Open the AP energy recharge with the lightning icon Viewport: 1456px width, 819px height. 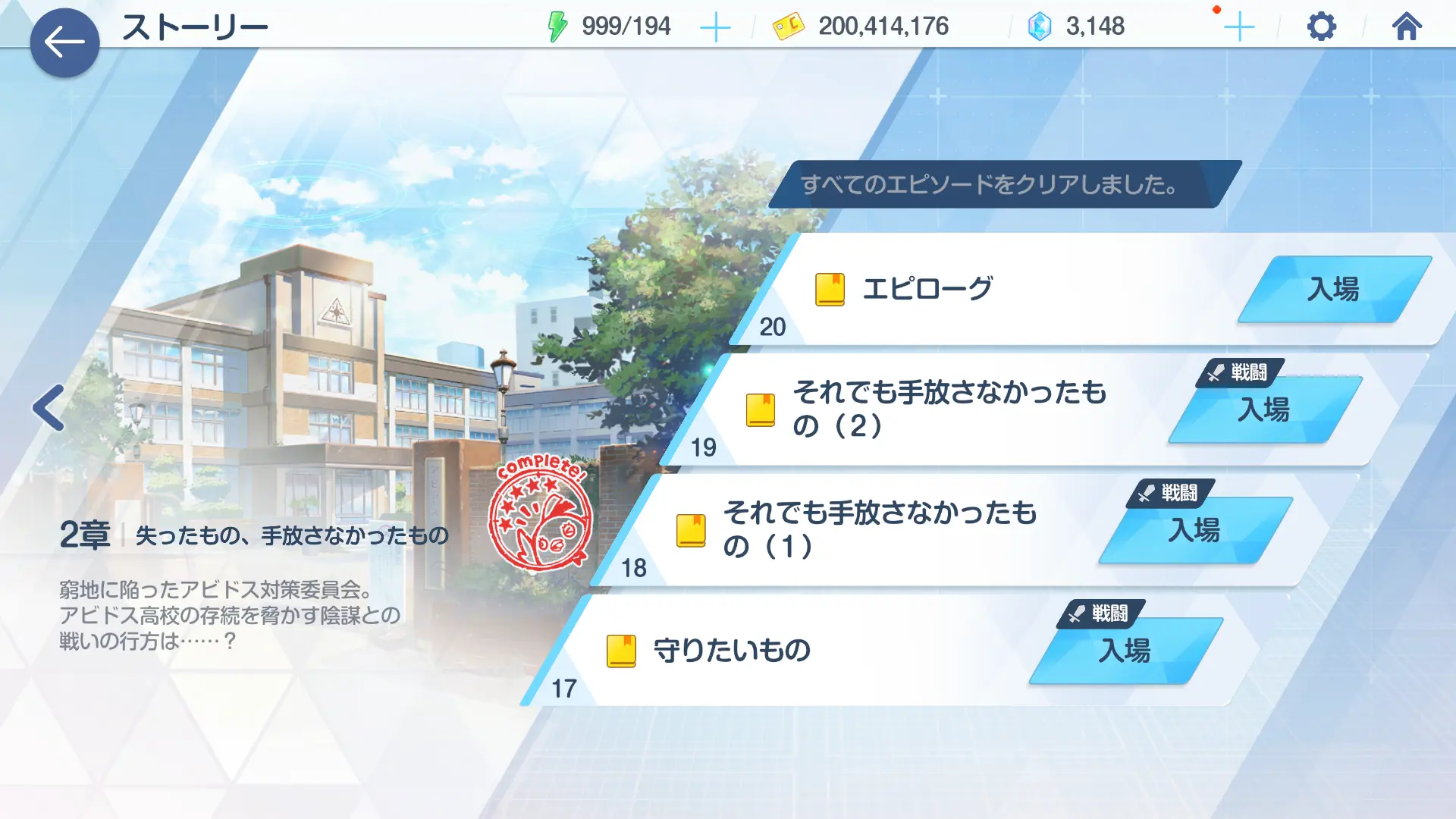pyautogui.click(x=557, y=26)
